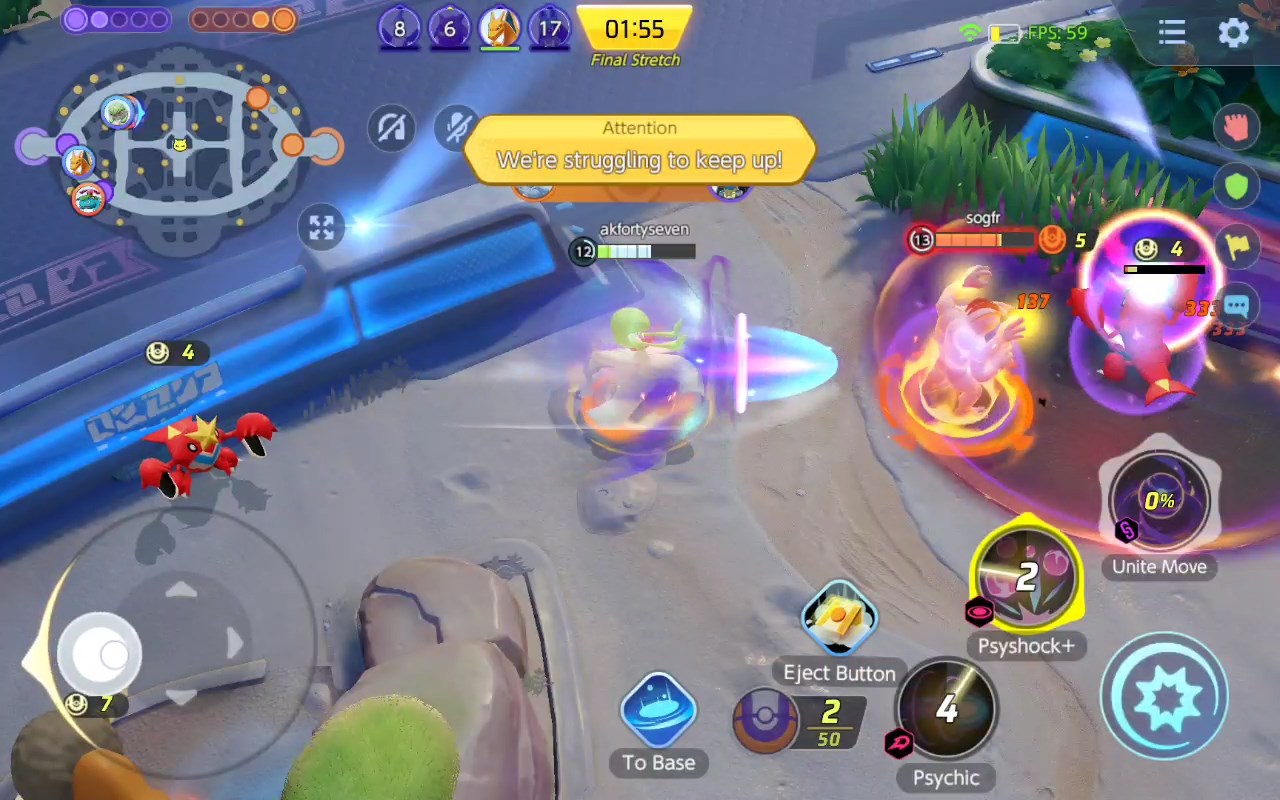
Task: Tap the basic attack button
Action: tap(1164, 696)
